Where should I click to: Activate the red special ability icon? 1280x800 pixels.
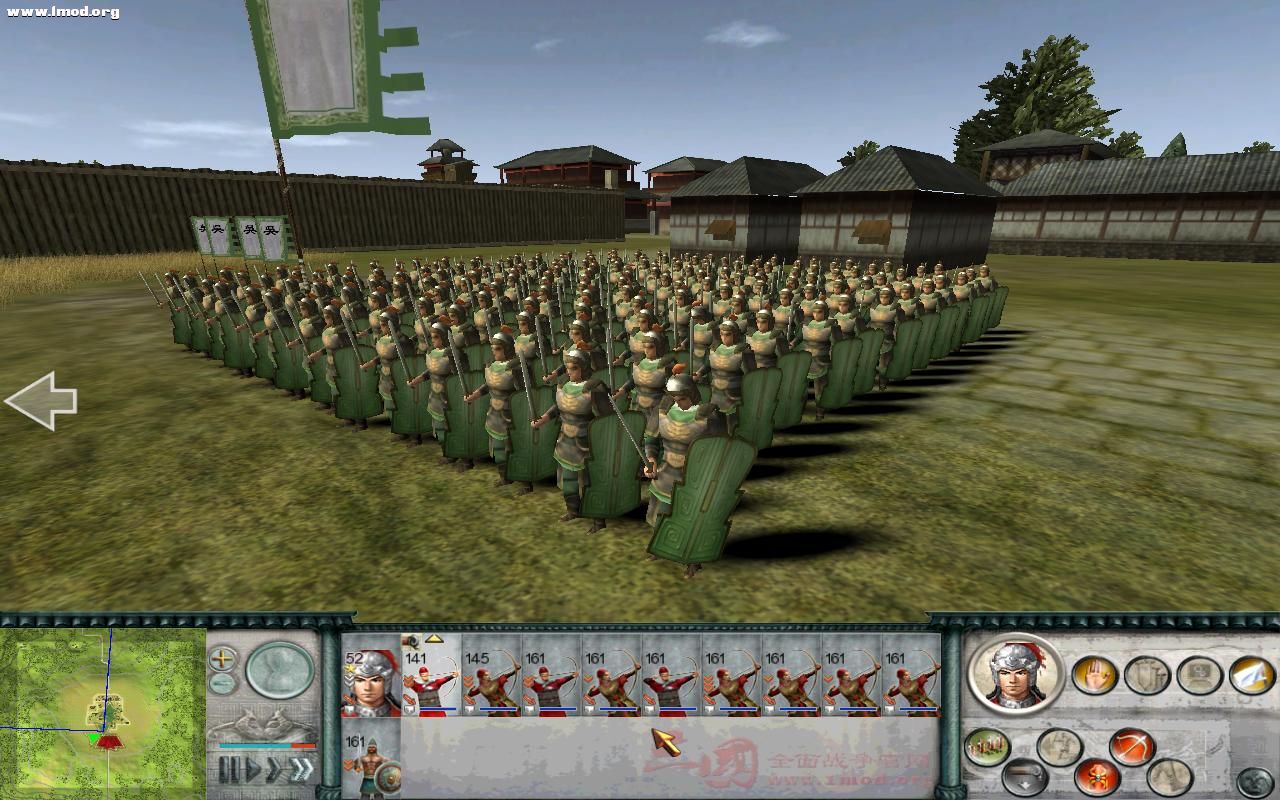coord(1096,776)
